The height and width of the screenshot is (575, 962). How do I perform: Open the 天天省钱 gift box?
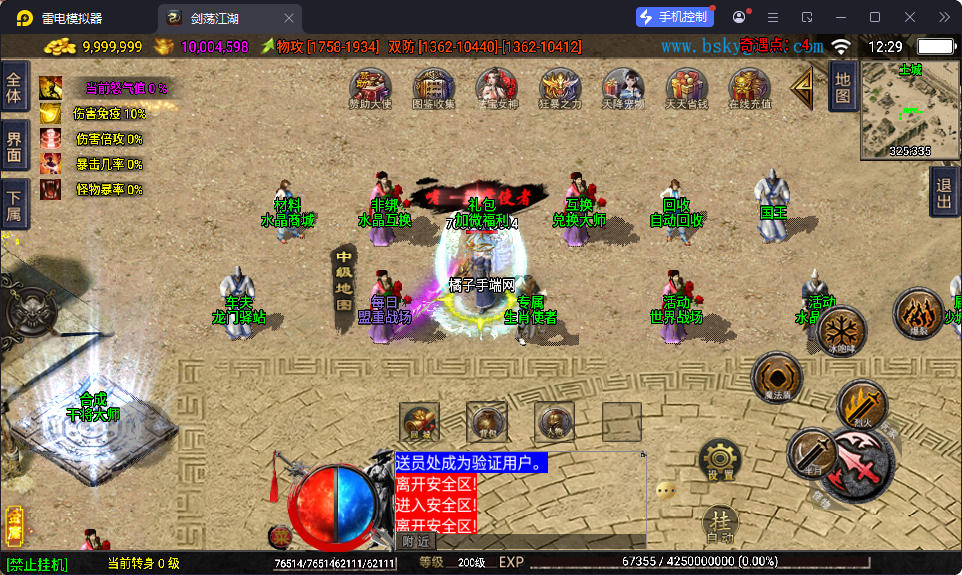pyautogui.click(x=686, y=88)
